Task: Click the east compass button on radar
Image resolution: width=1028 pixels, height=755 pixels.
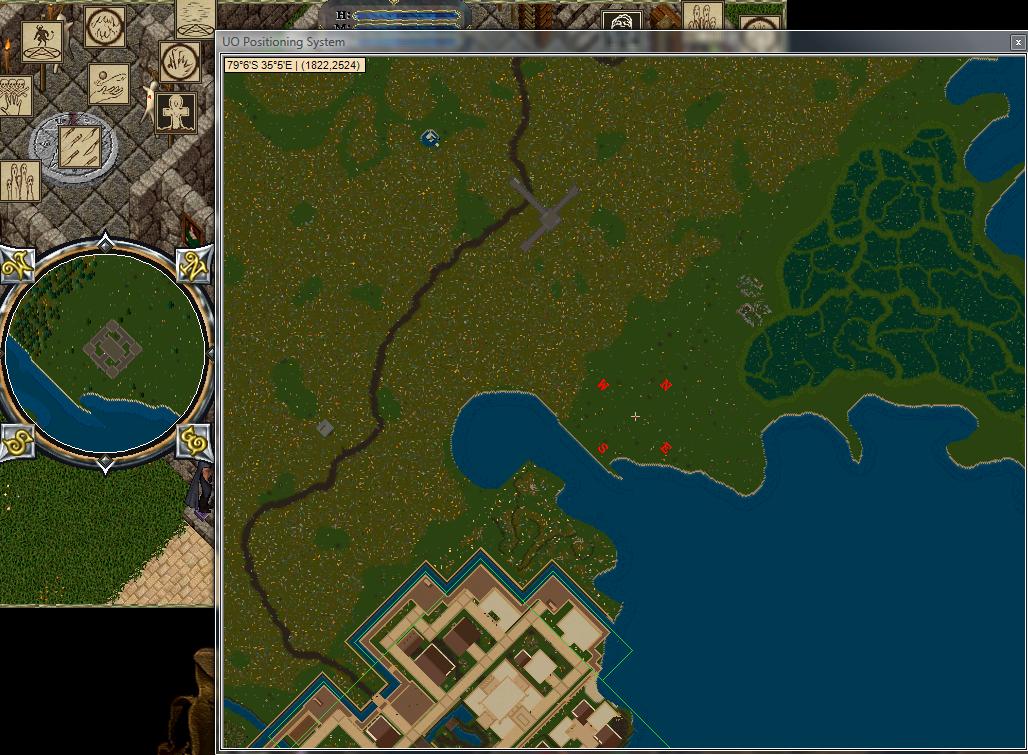Action: tap(193, 439)
